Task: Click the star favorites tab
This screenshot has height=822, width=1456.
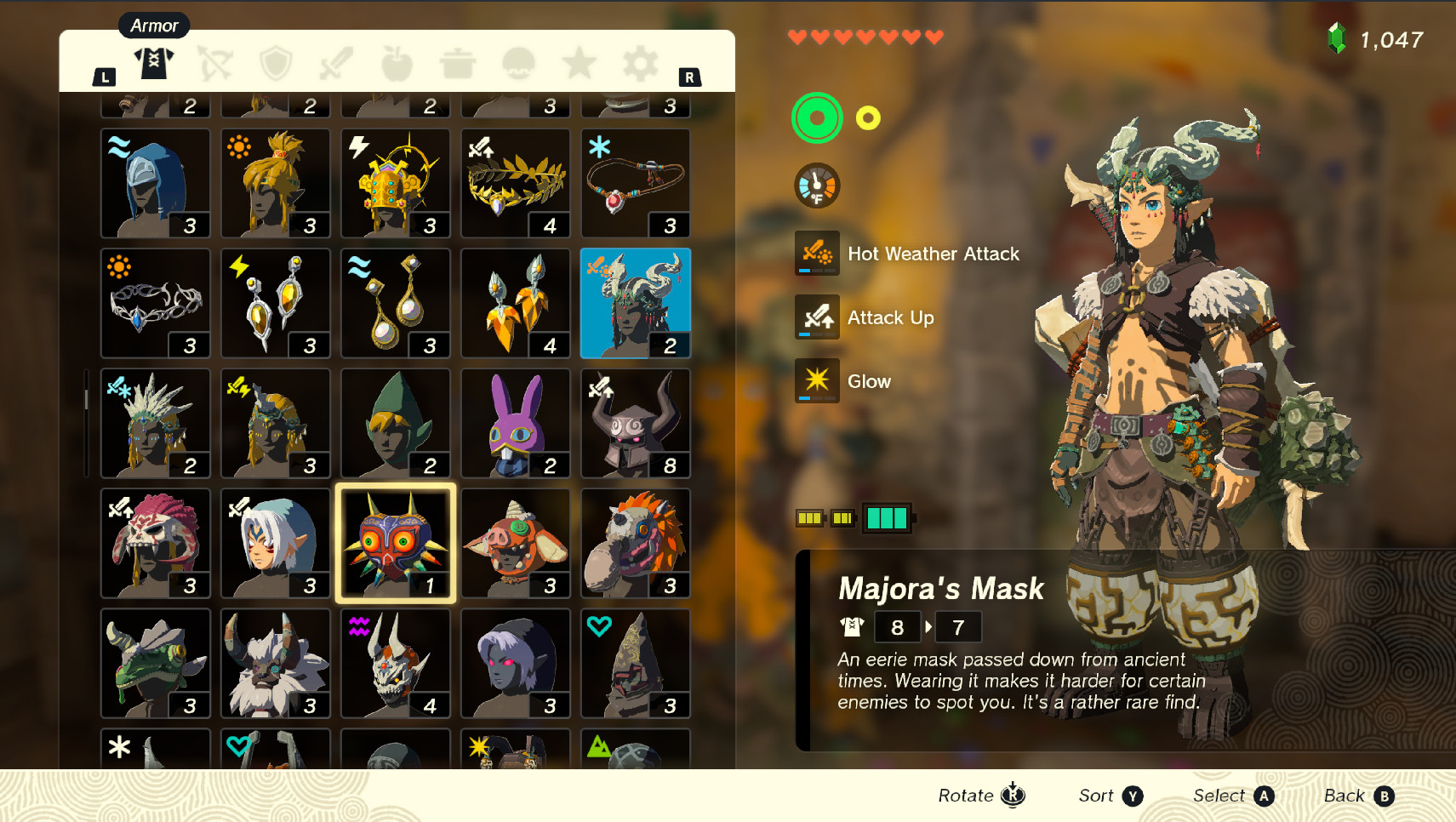Action: tap(580, 61)
